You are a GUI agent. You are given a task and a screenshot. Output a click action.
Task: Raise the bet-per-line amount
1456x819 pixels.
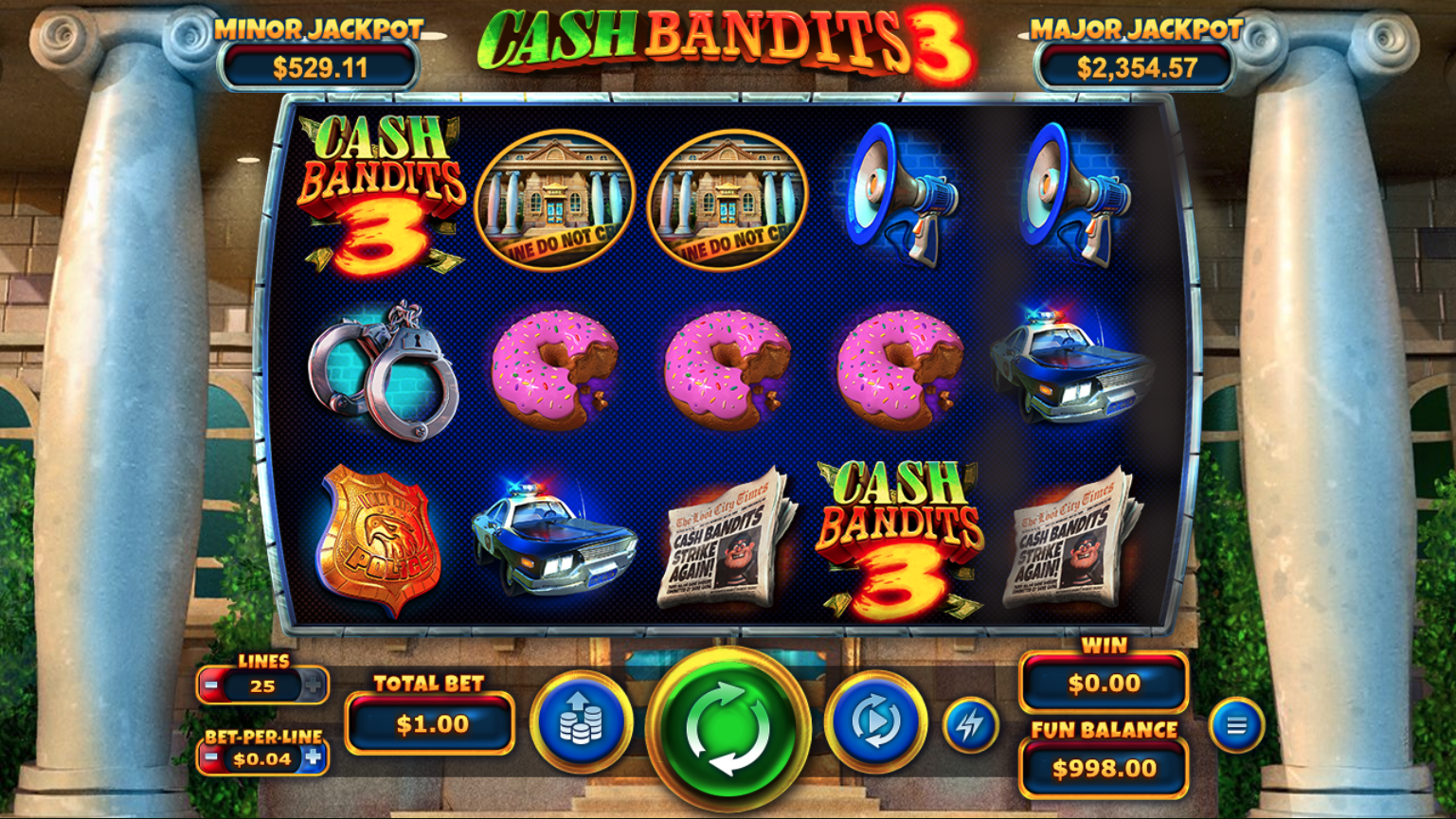[314, 758]
